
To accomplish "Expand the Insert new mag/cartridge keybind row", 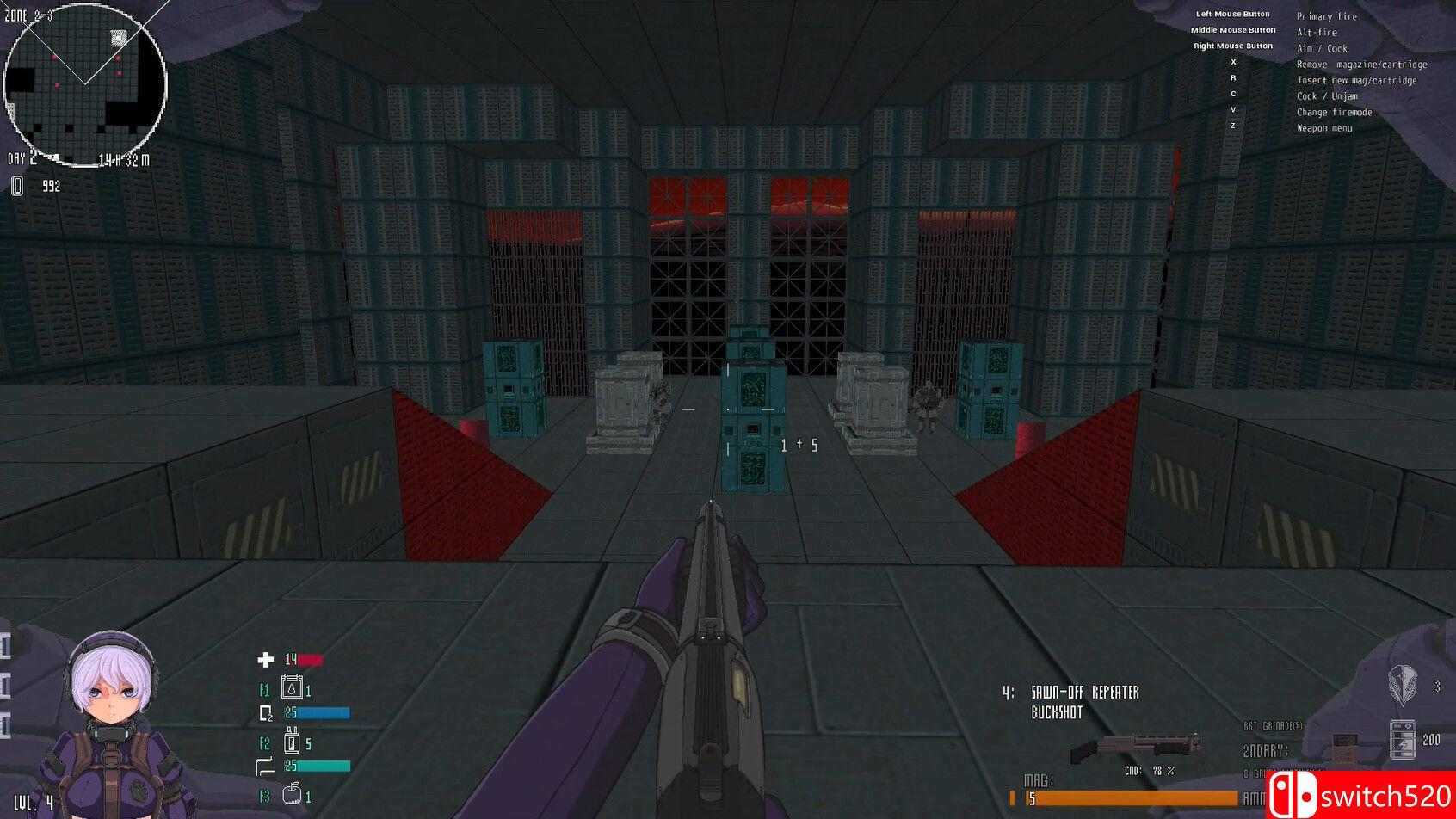I will point(1356,80).
